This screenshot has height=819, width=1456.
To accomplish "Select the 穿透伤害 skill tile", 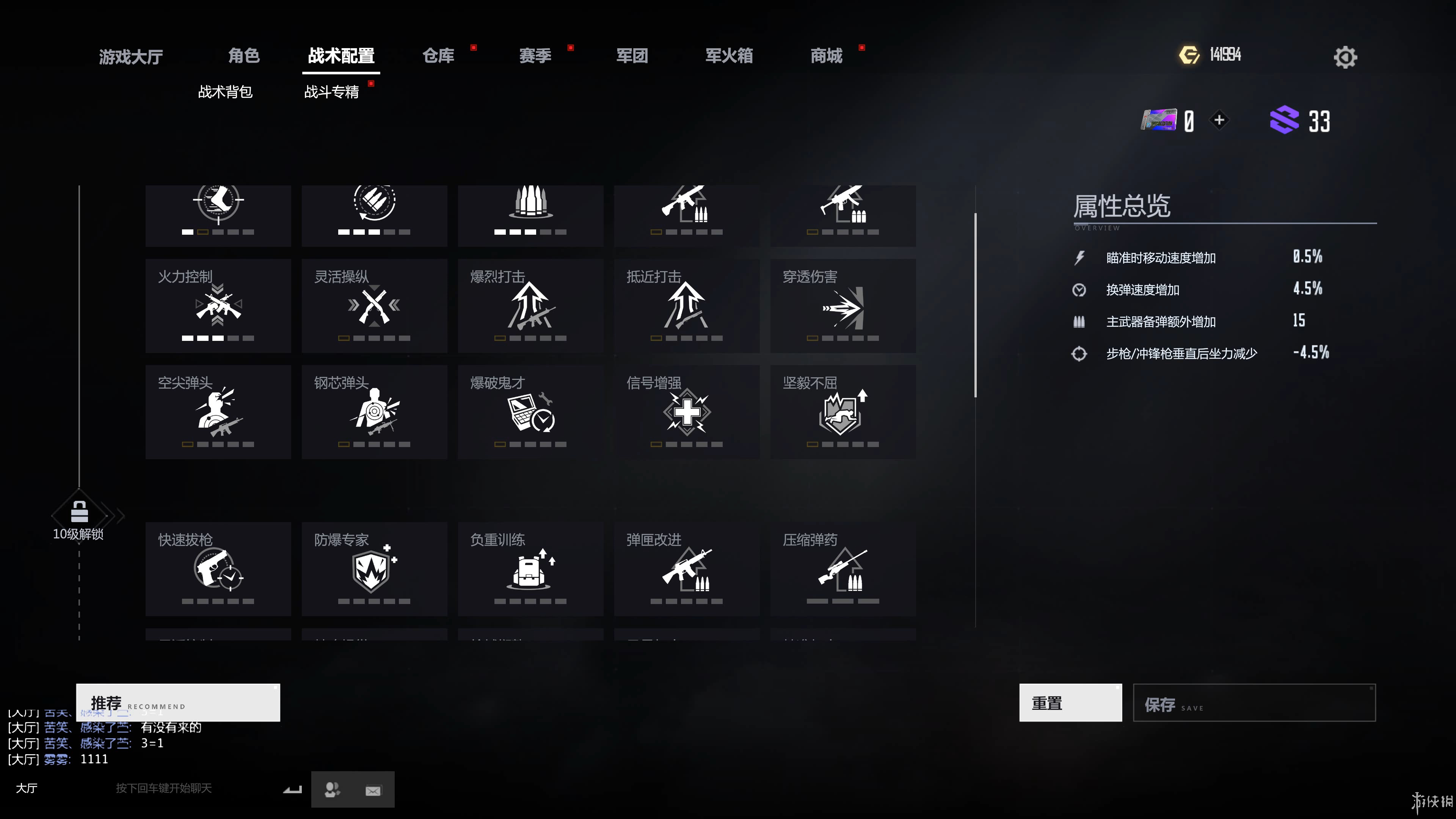I will pos(843,306).
